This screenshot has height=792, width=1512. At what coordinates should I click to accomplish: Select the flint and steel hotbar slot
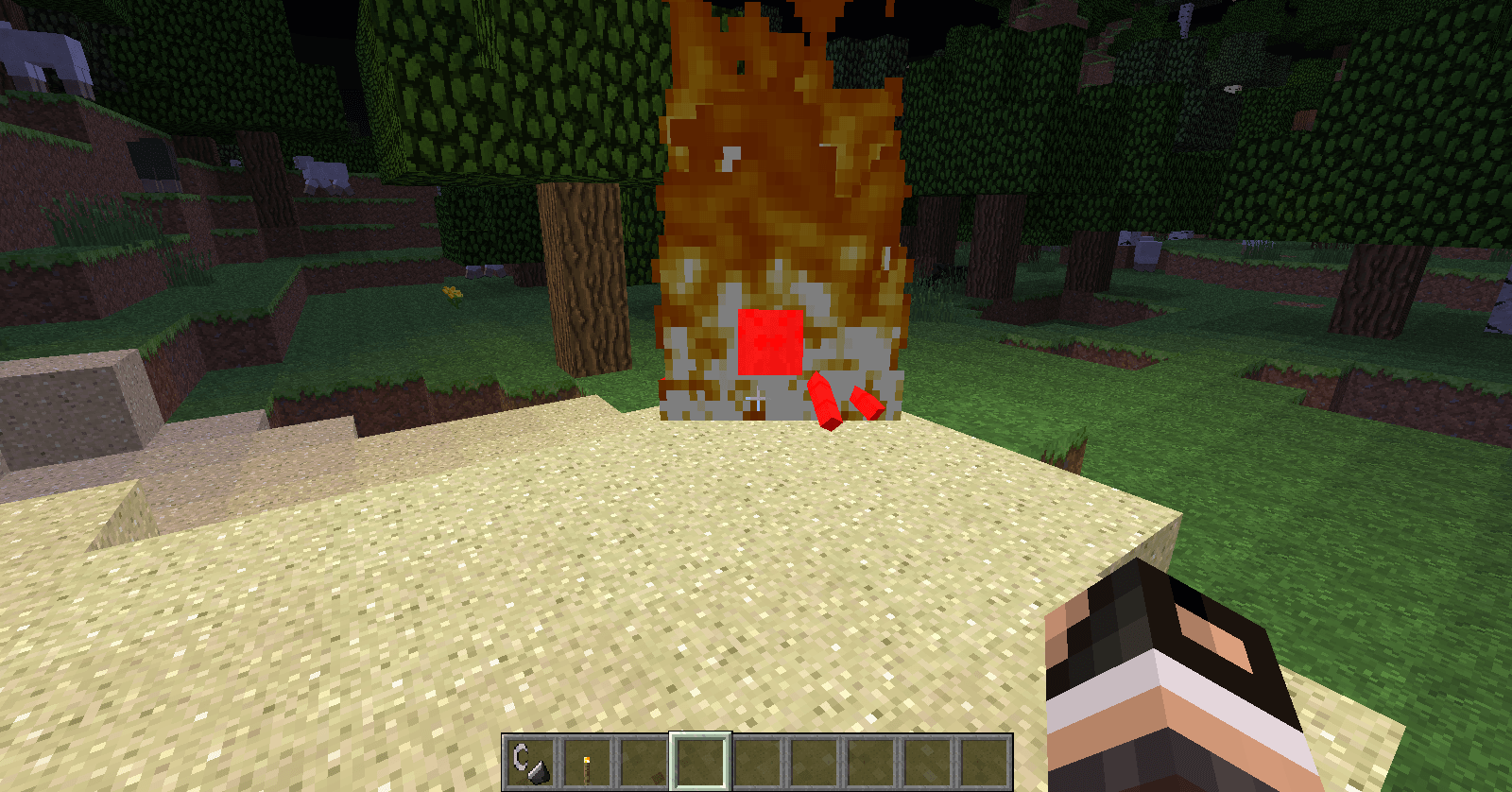coord(530,762)
